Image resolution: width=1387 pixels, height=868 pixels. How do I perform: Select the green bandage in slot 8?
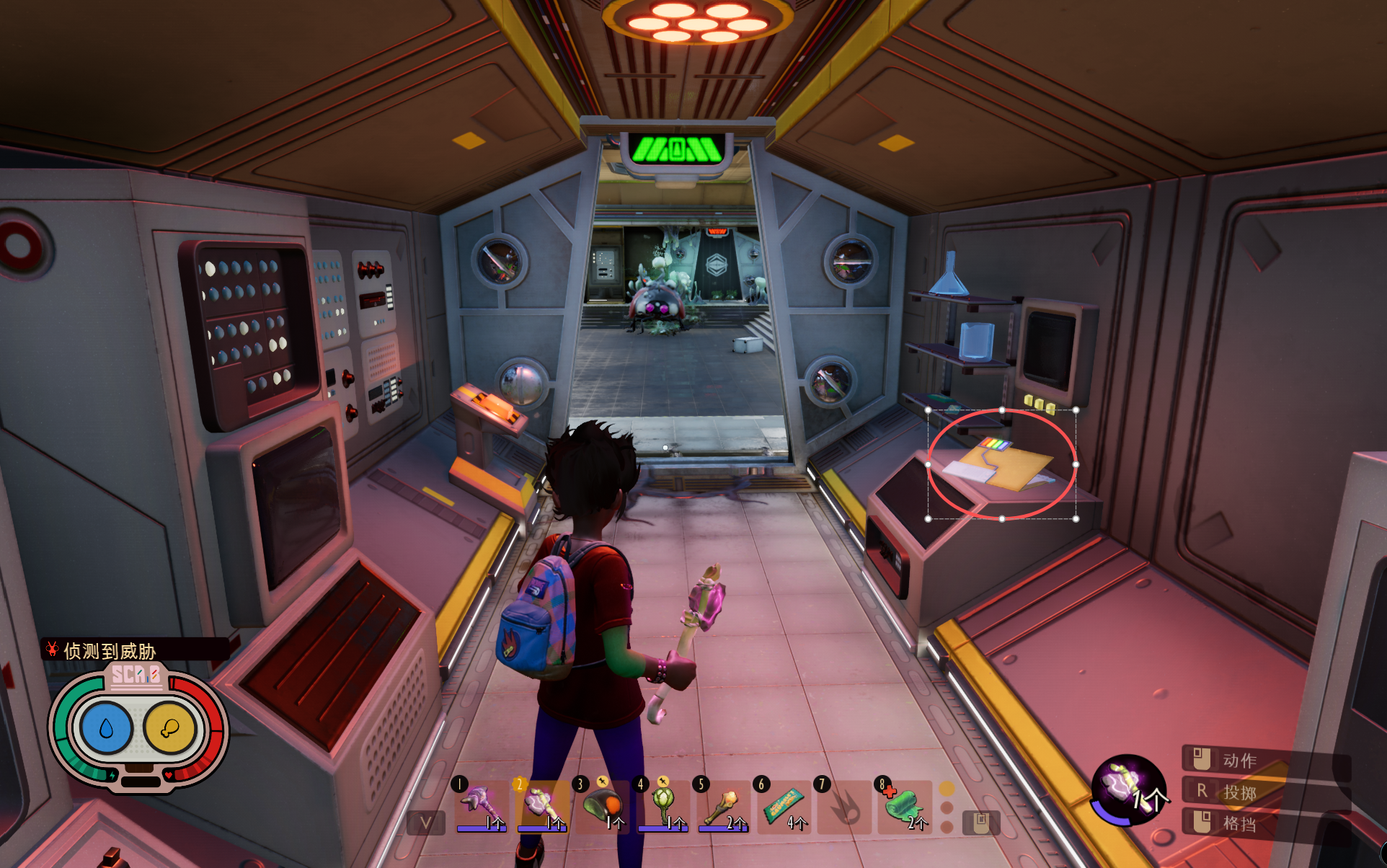904,806
